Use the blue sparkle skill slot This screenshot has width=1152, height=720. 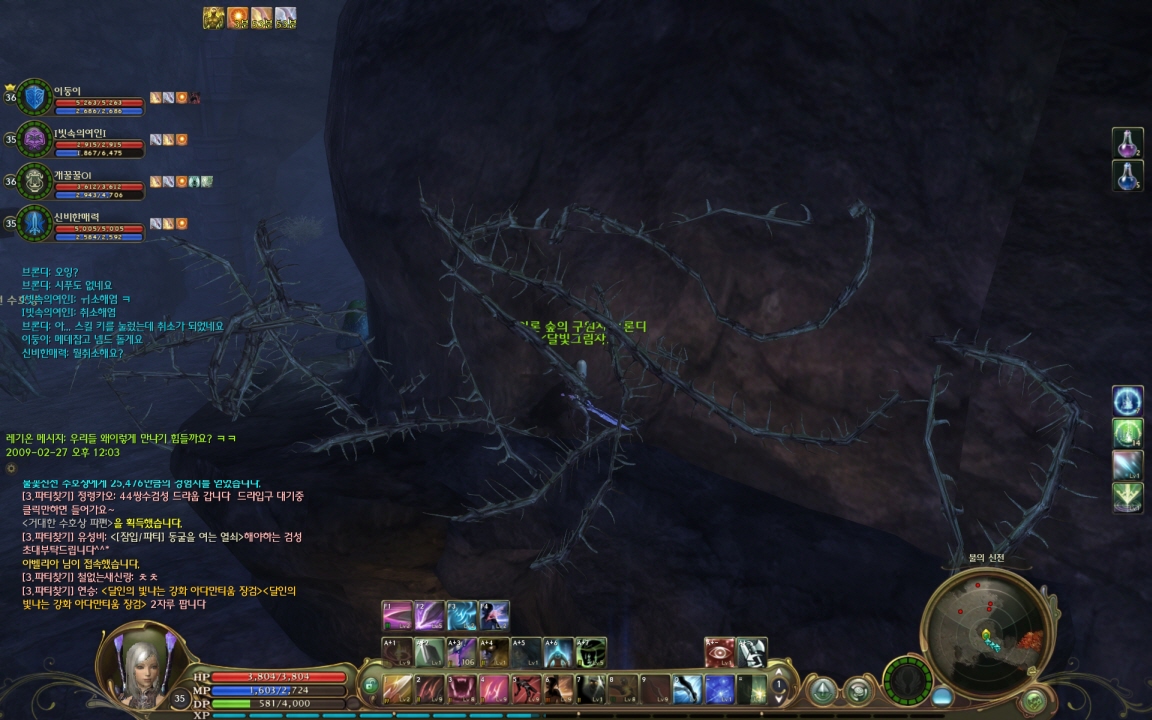click(719, 689)
